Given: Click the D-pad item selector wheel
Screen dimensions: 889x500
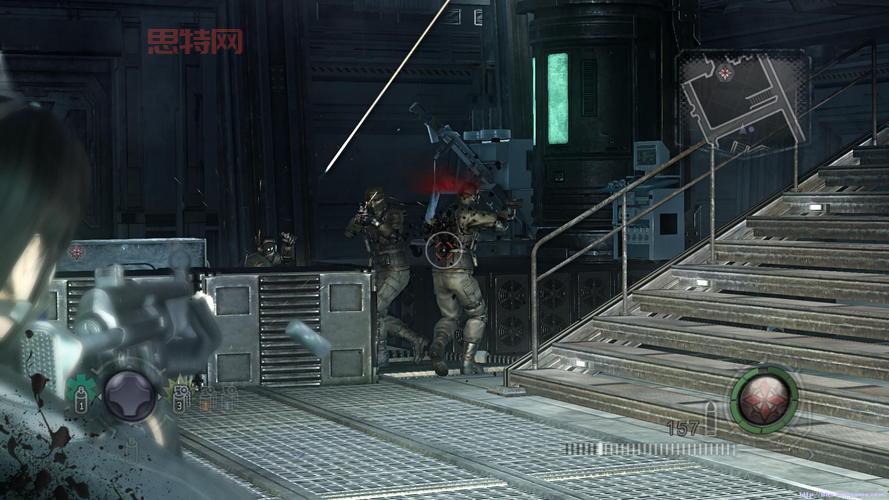Looking at the screenshot, I should point(130,394).
